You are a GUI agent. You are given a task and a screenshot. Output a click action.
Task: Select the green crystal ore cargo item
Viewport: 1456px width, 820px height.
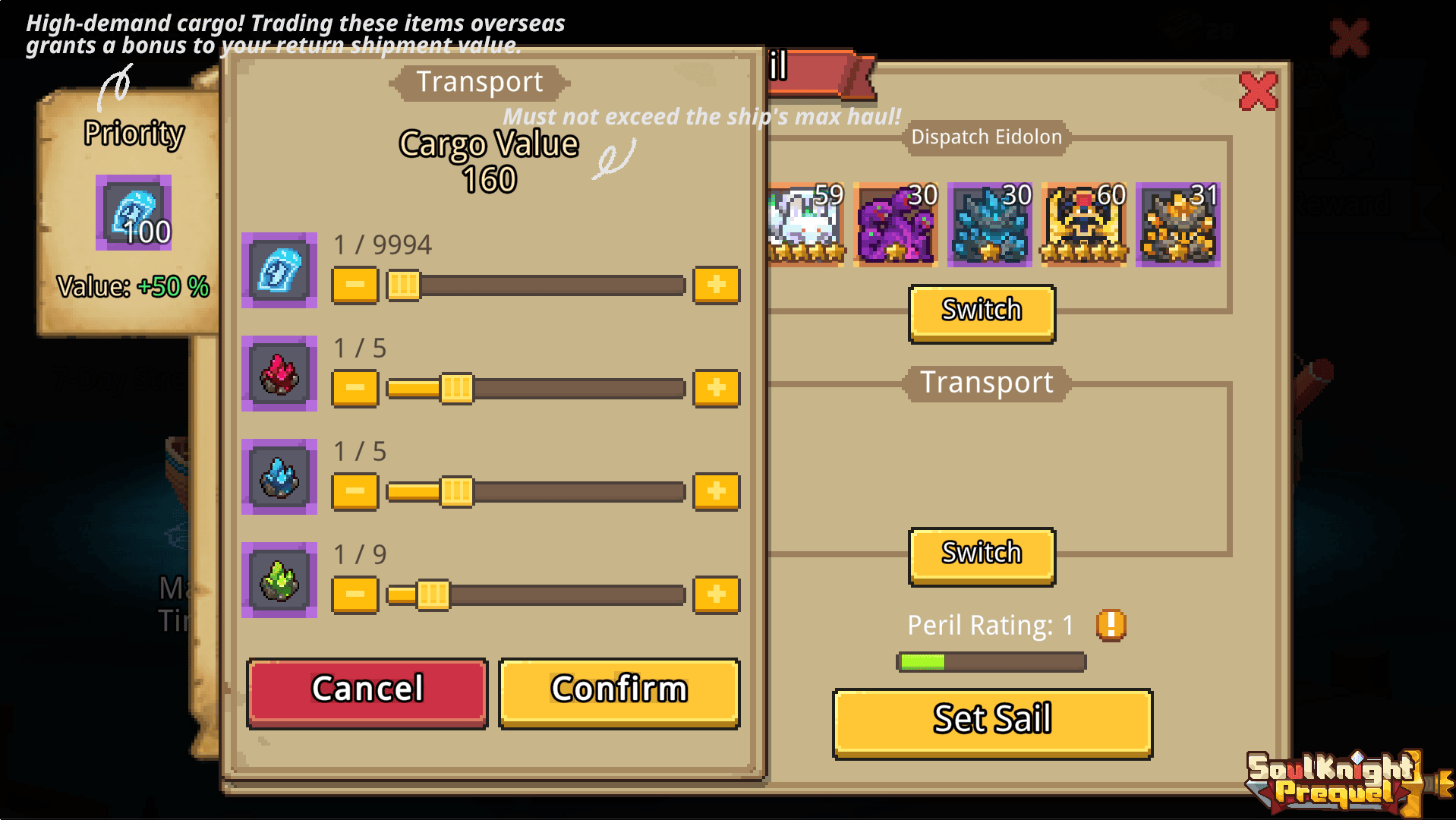279,582
